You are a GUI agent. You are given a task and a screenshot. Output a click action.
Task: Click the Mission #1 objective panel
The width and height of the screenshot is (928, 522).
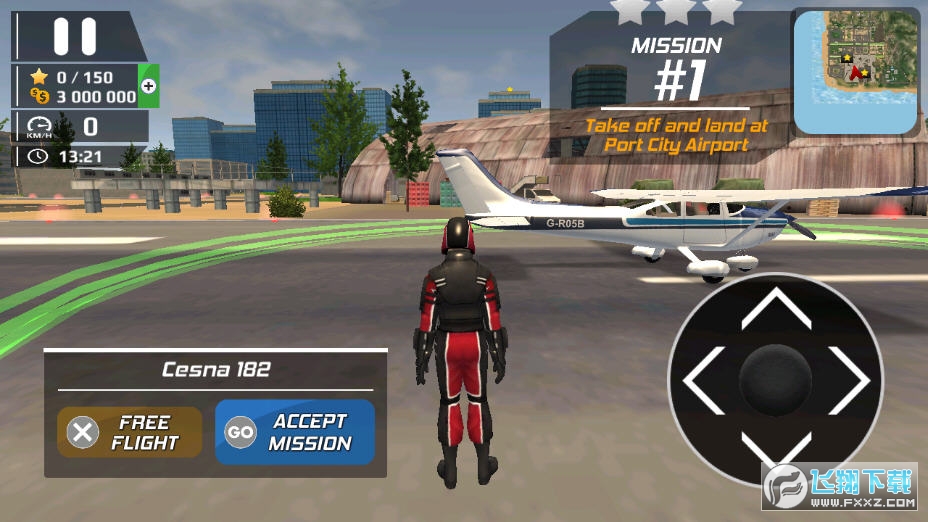click(x=676, y=95)
